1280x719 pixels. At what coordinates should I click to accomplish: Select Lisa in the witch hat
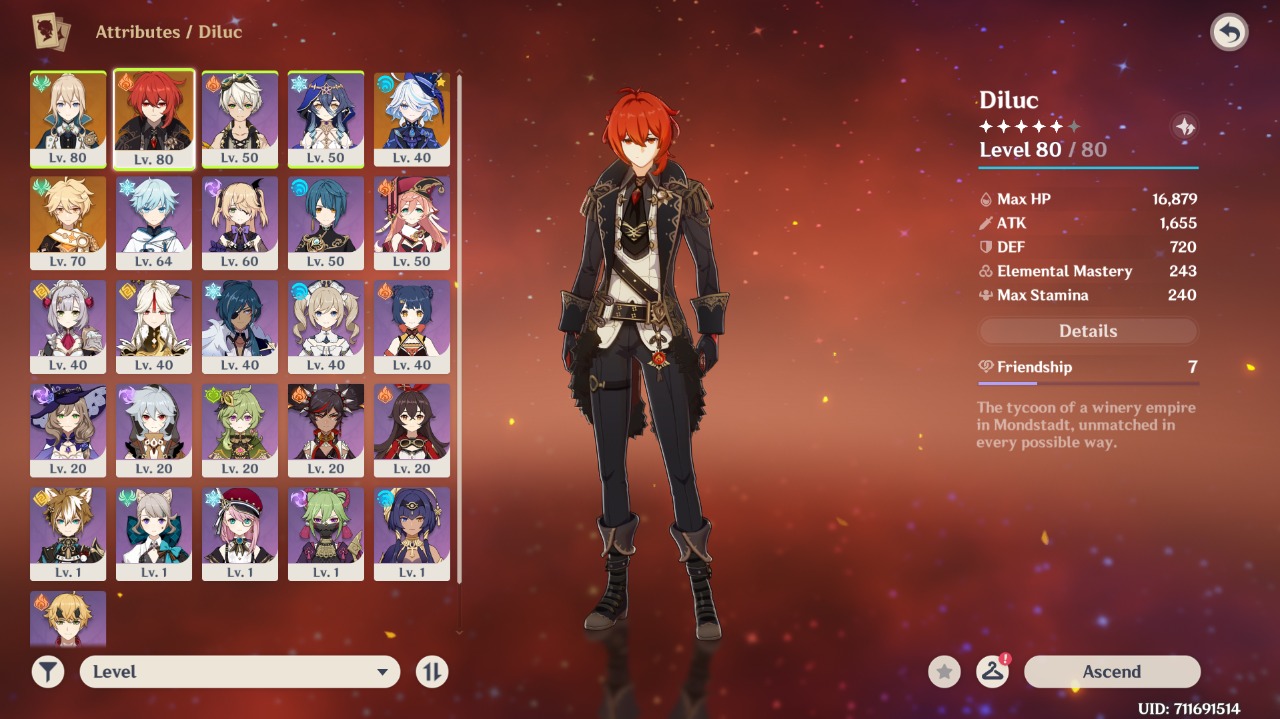68,430
